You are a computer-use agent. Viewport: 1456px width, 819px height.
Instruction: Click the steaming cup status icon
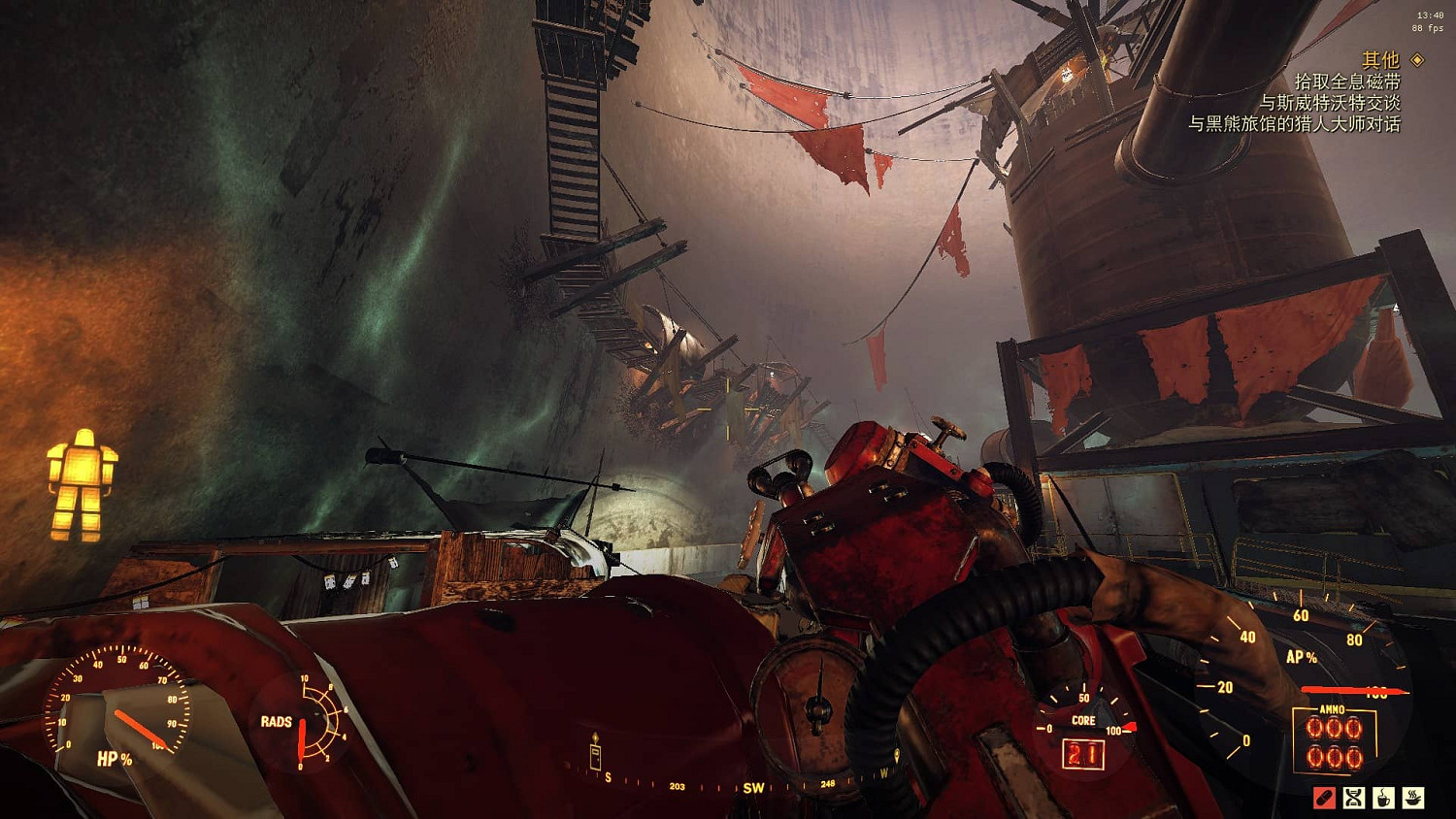tap(1383, 798)
